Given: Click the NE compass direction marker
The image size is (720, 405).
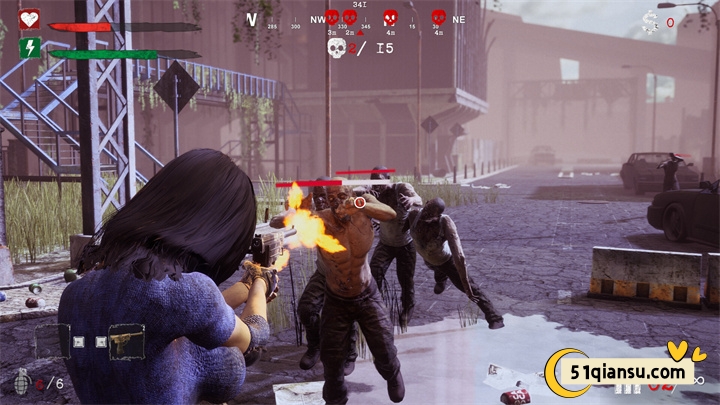Looking at the screenshot, I should [459, 19].
